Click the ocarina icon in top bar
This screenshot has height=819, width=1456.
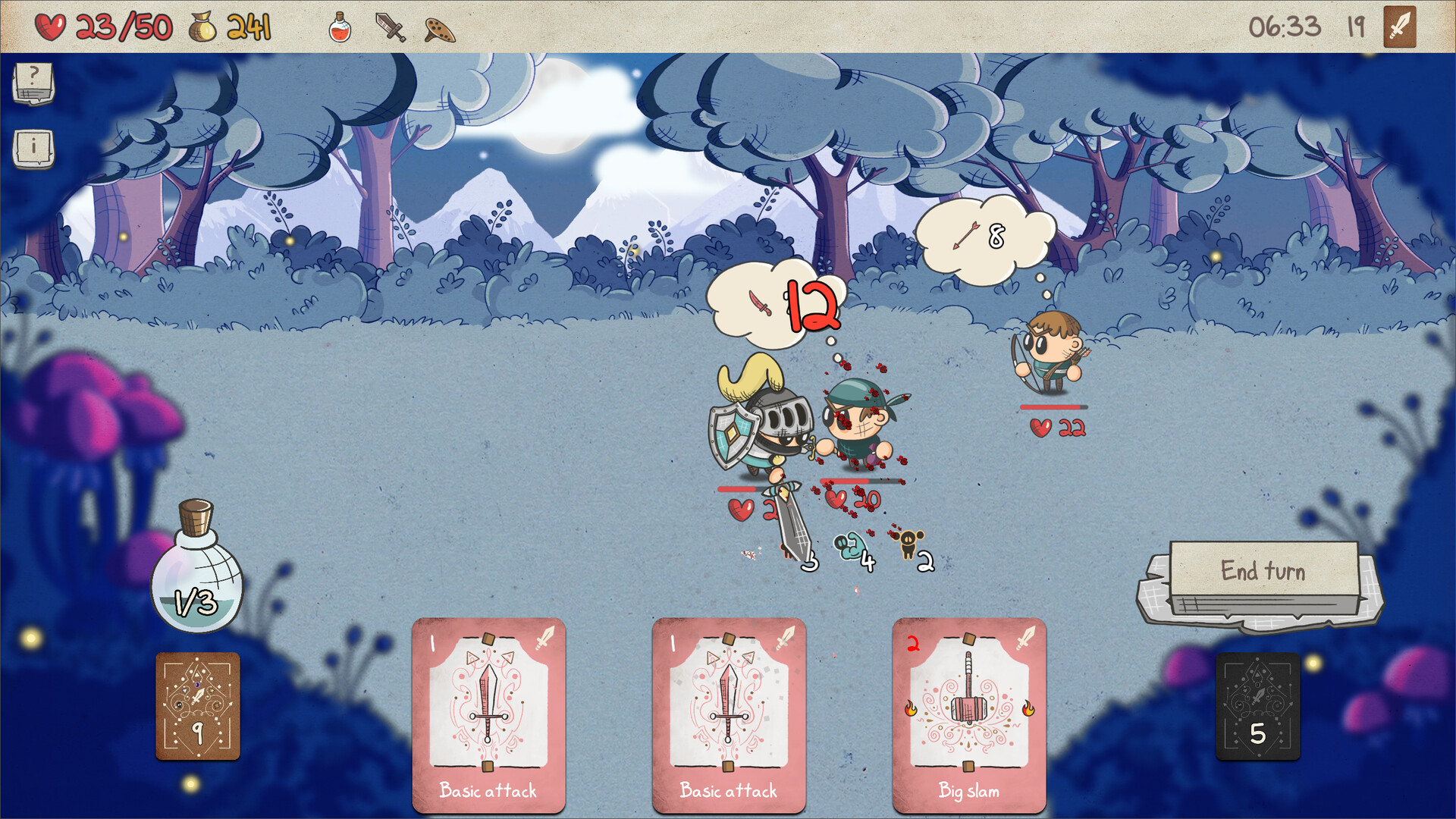pos(438,30)
